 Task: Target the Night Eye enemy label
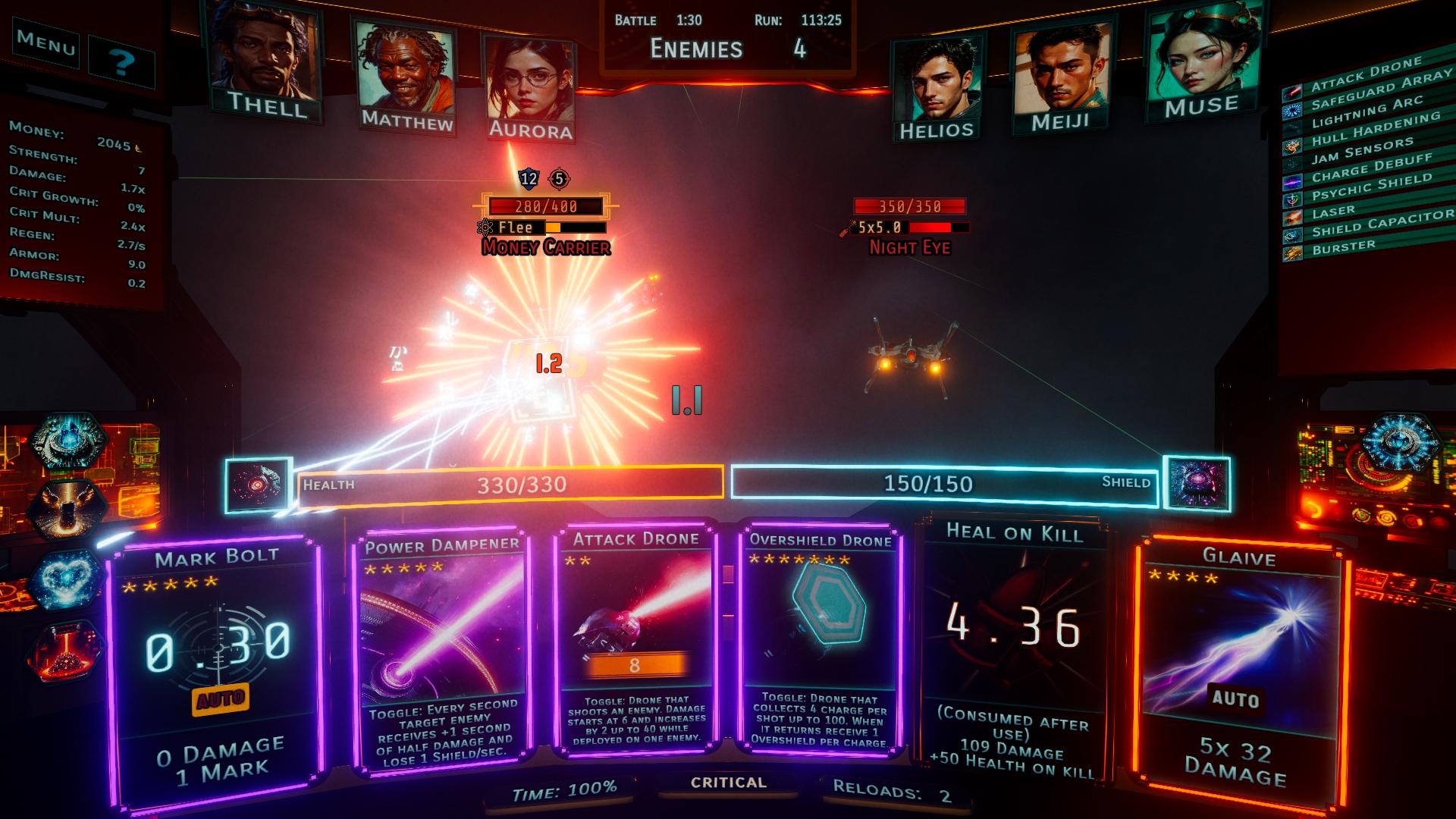pos(909,247)
